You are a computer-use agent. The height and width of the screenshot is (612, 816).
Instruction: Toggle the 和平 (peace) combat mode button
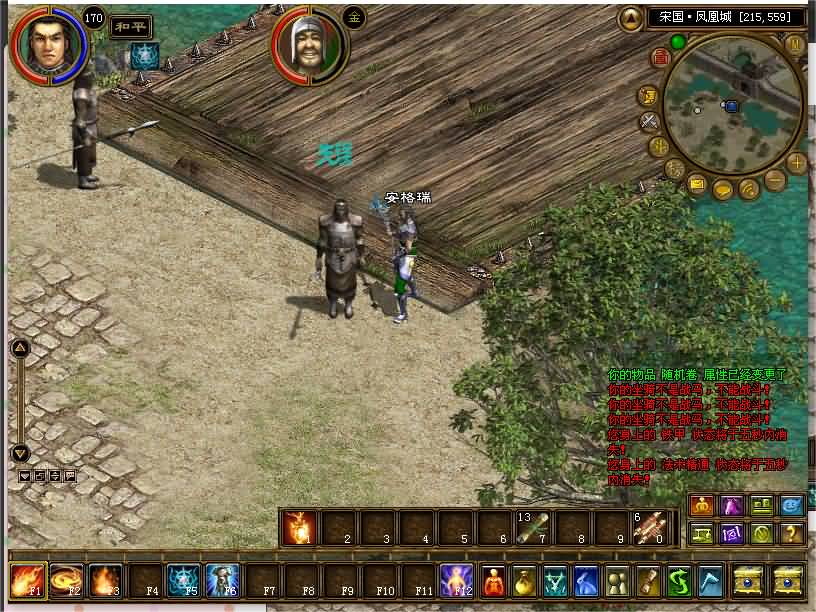124,27
